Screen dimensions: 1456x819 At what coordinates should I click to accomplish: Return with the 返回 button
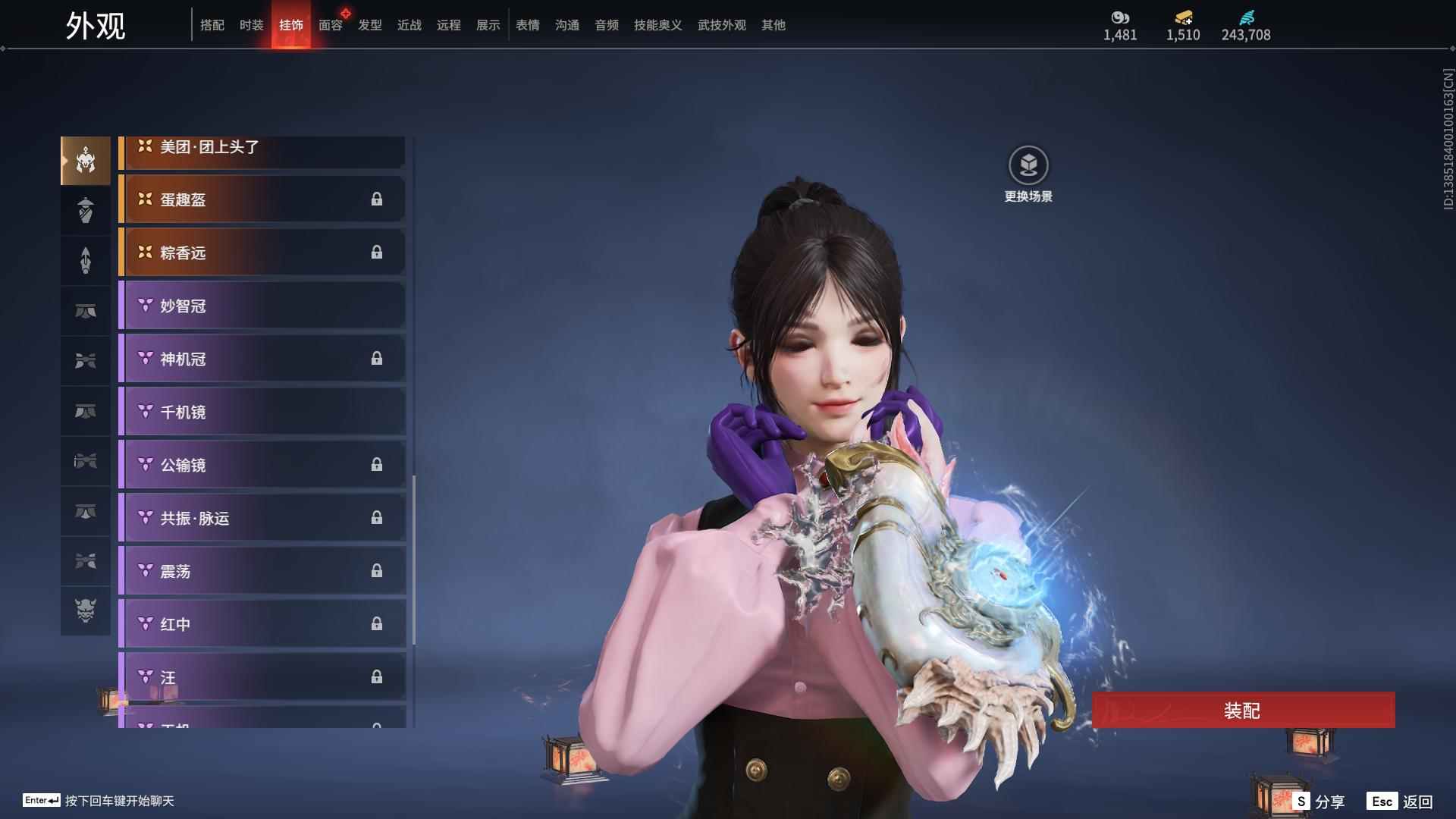[x=1401, y=802]
